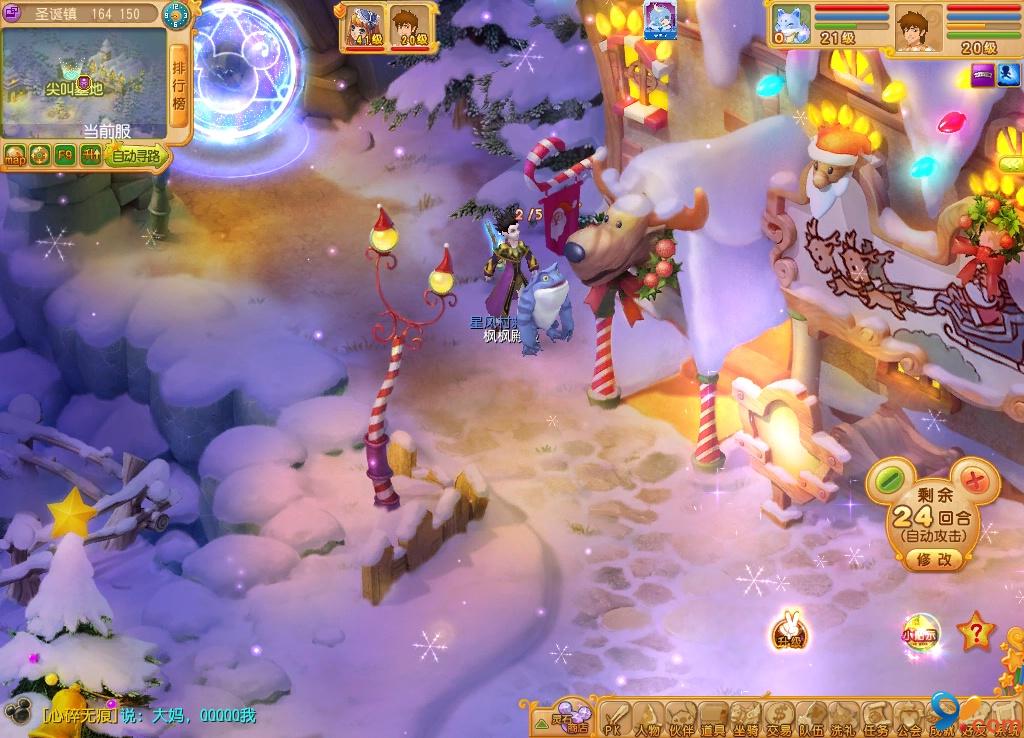This screenshot has height=738, width=1024.
Task: Click the F9 button under the minimap
Action: pyautogui.click(x=65, y=155)
